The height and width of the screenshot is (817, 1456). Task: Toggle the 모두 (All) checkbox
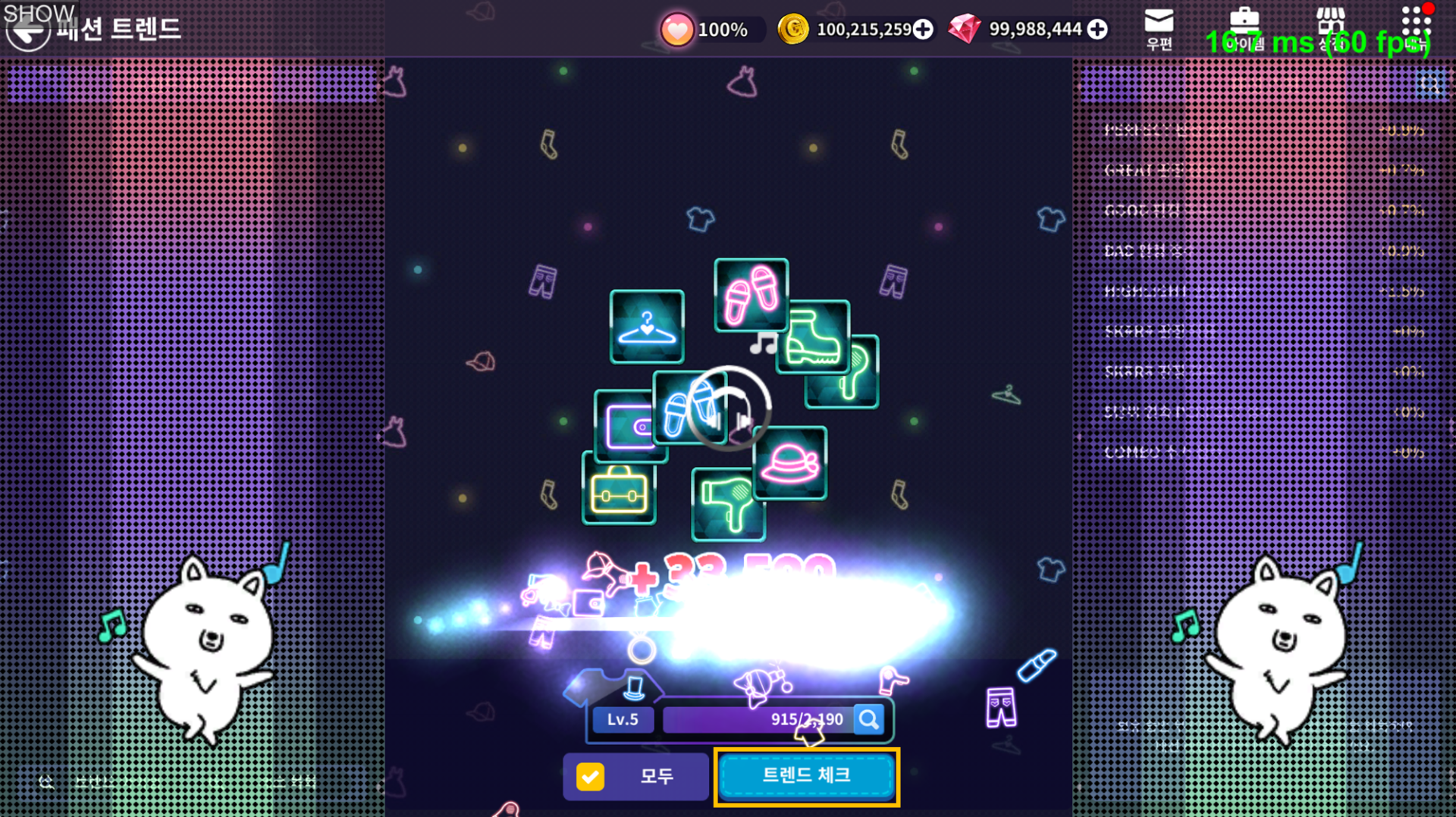coord(590,776)
